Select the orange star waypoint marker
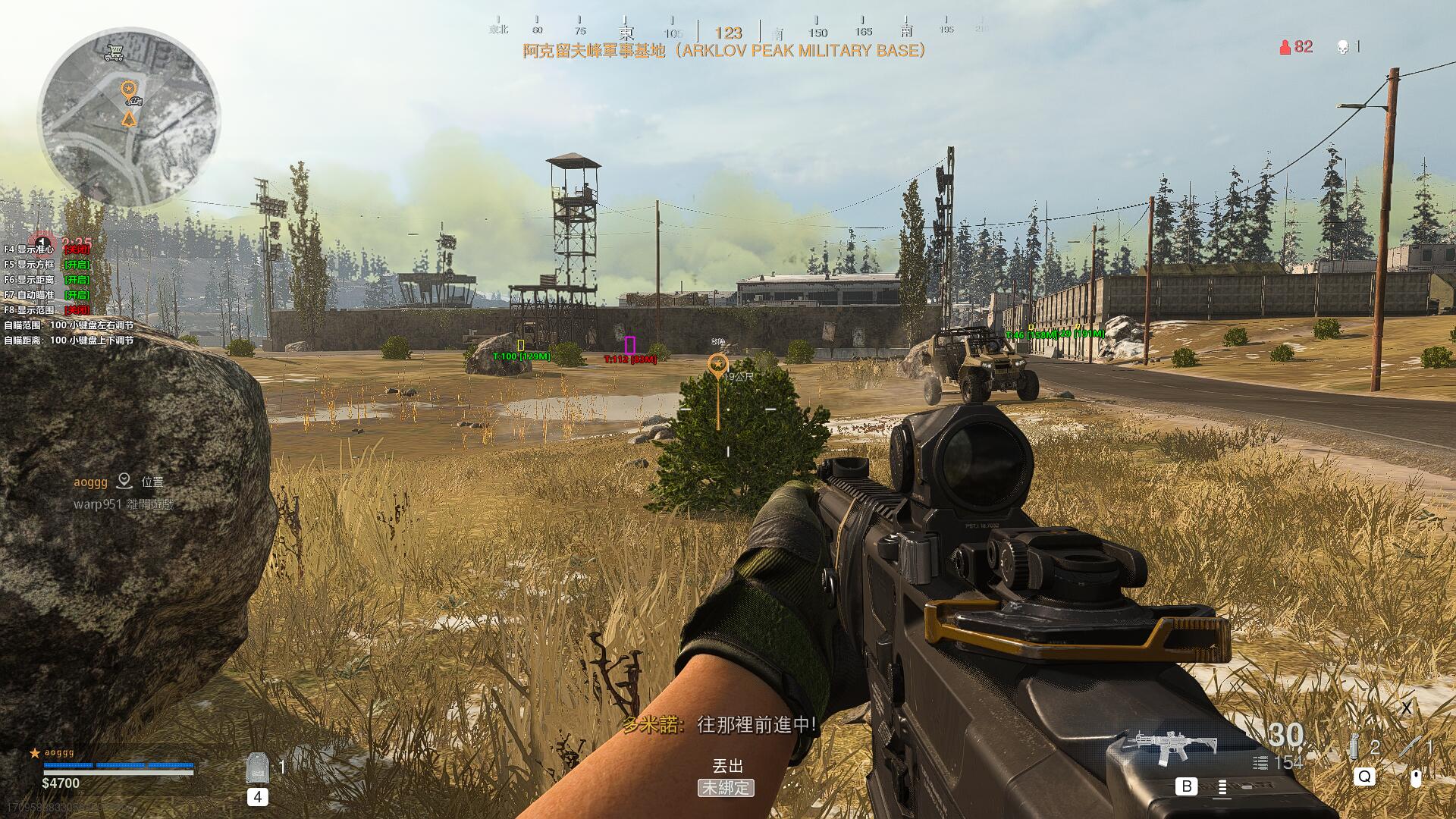 (x=717, y=366)
